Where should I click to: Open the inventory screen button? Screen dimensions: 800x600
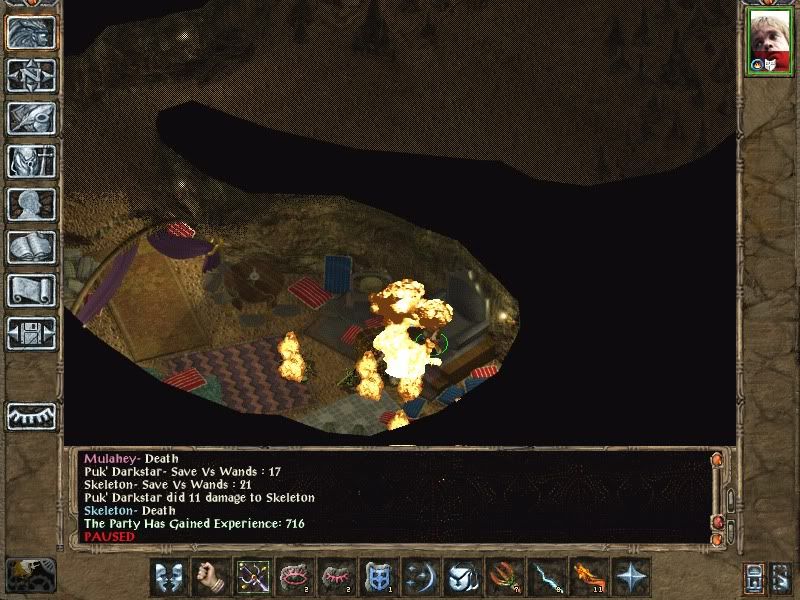30,161
